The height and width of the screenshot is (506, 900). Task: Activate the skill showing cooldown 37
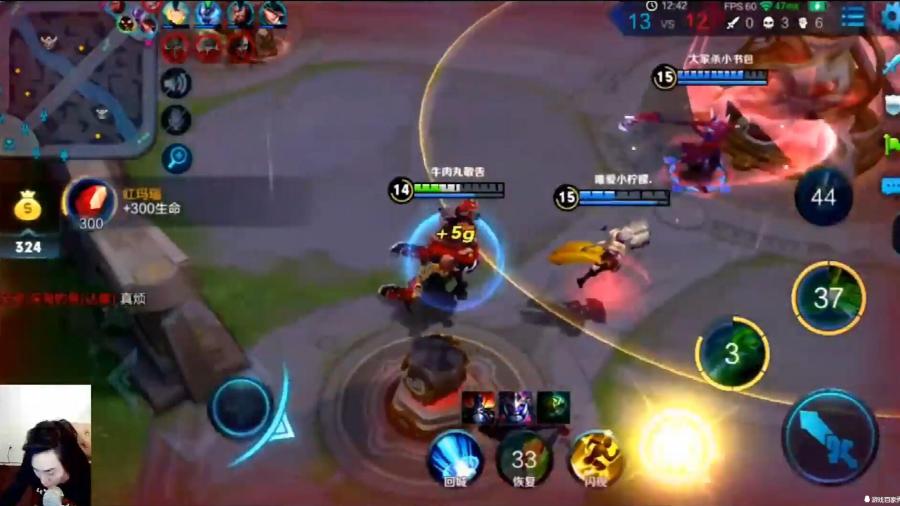pyautogui.click(x=828, y=298)
